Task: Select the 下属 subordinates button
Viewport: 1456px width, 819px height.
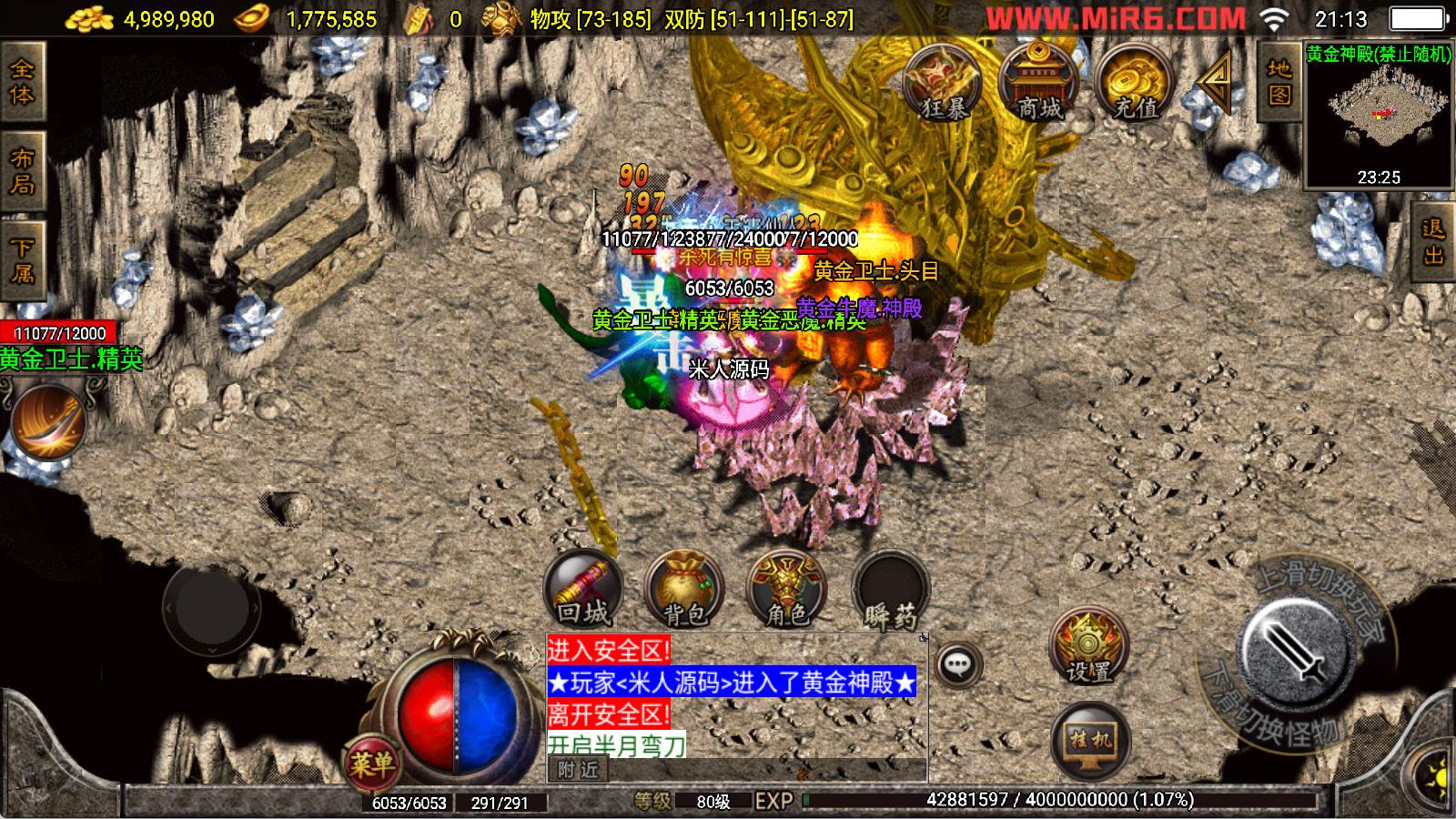Action: pyautogui.click(x=22, y=260)
